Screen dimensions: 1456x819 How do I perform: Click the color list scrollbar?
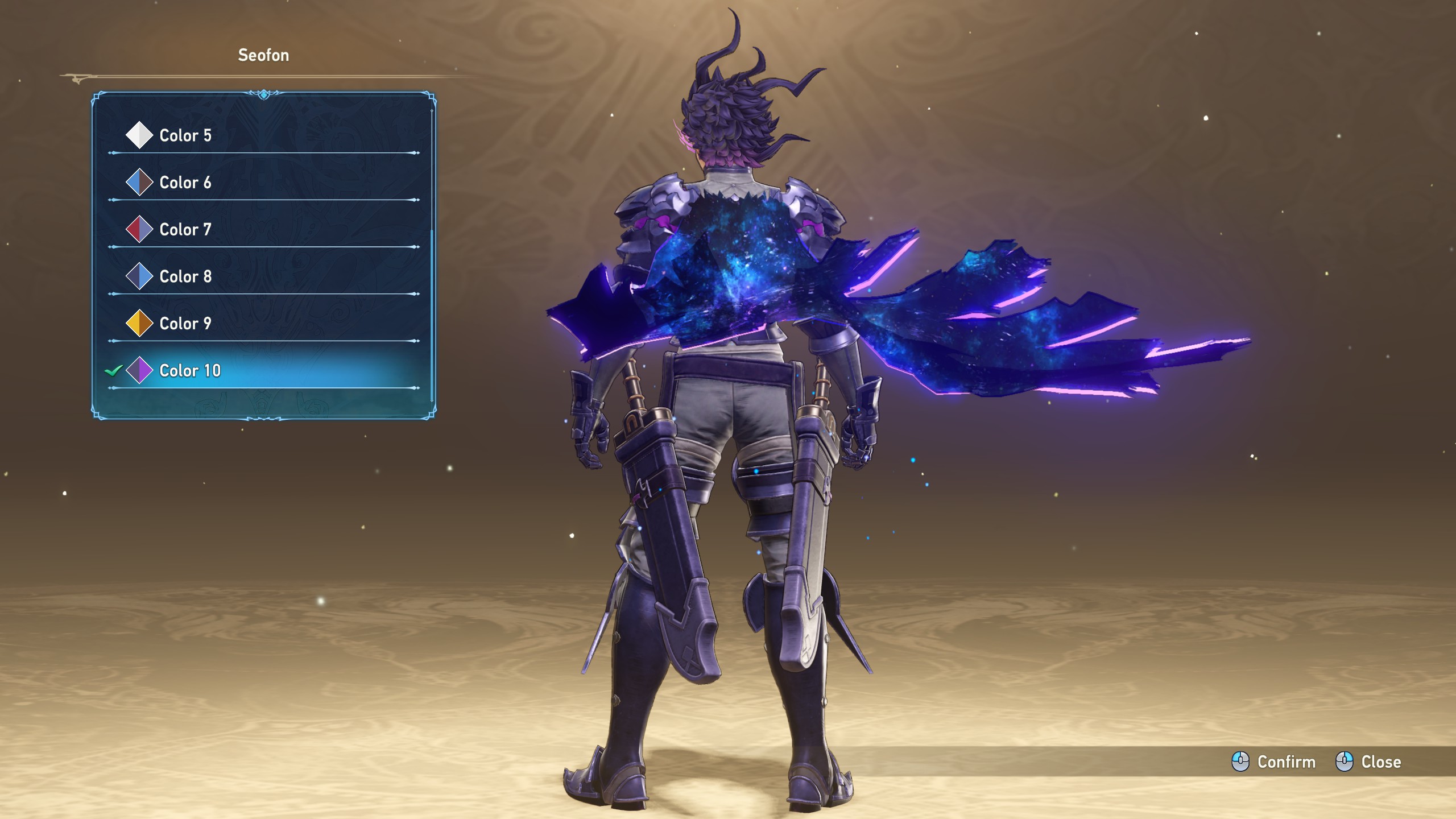pyautogui.click(x=432, y=313)
